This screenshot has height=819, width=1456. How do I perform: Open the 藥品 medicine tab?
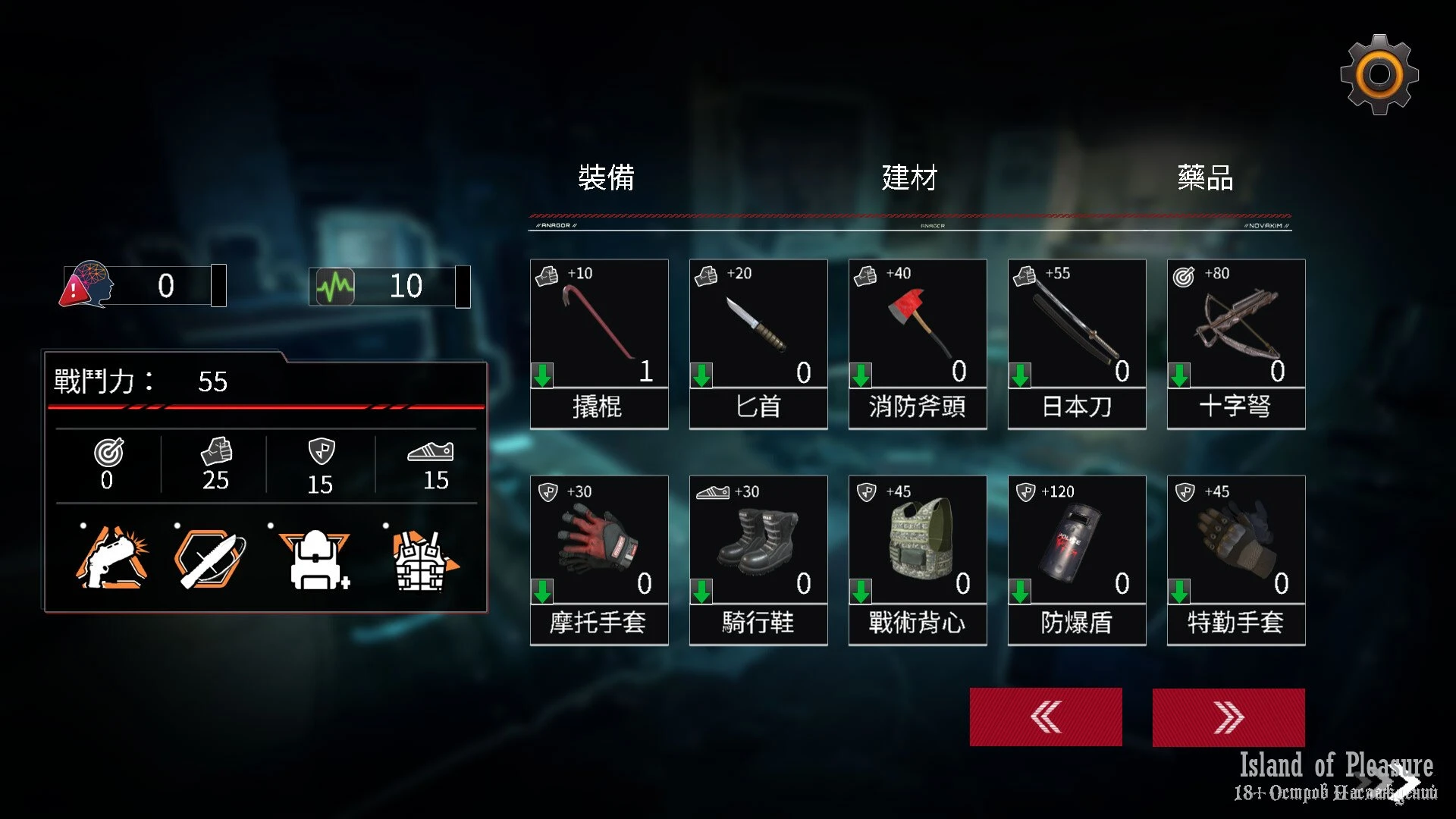[x=1205, y=177]
